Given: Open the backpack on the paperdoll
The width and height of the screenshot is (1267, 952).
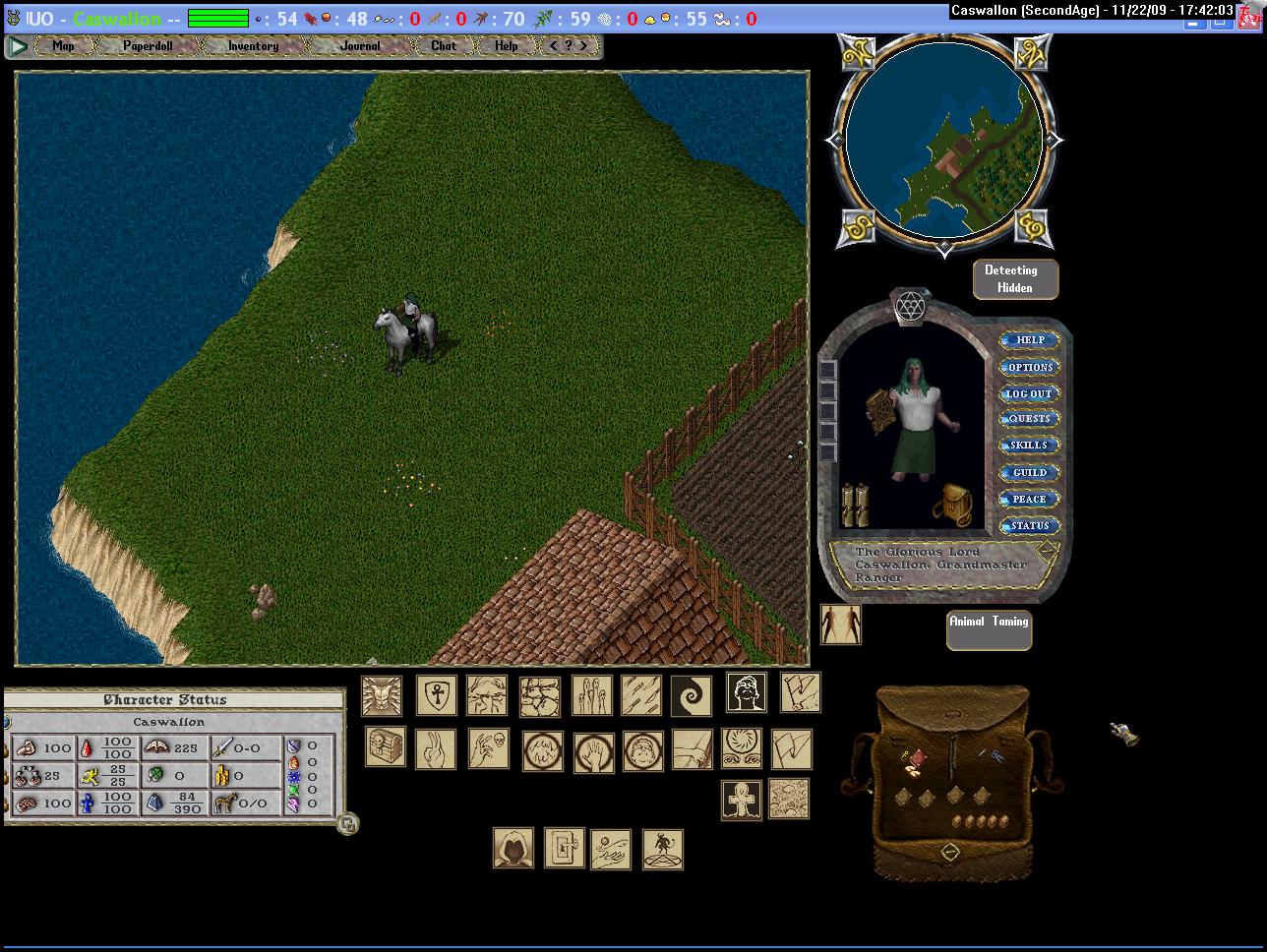Looking at the screenshot, I should (x=952, y=504).
